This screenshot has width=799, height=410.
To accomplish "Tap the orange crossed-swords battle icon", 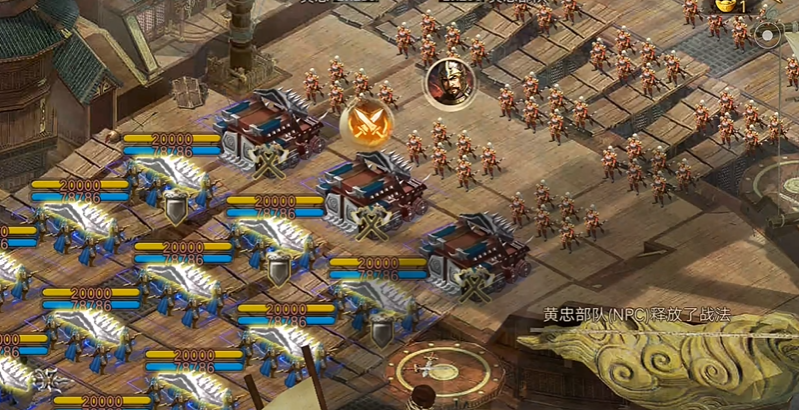I will tap(366, 123).
